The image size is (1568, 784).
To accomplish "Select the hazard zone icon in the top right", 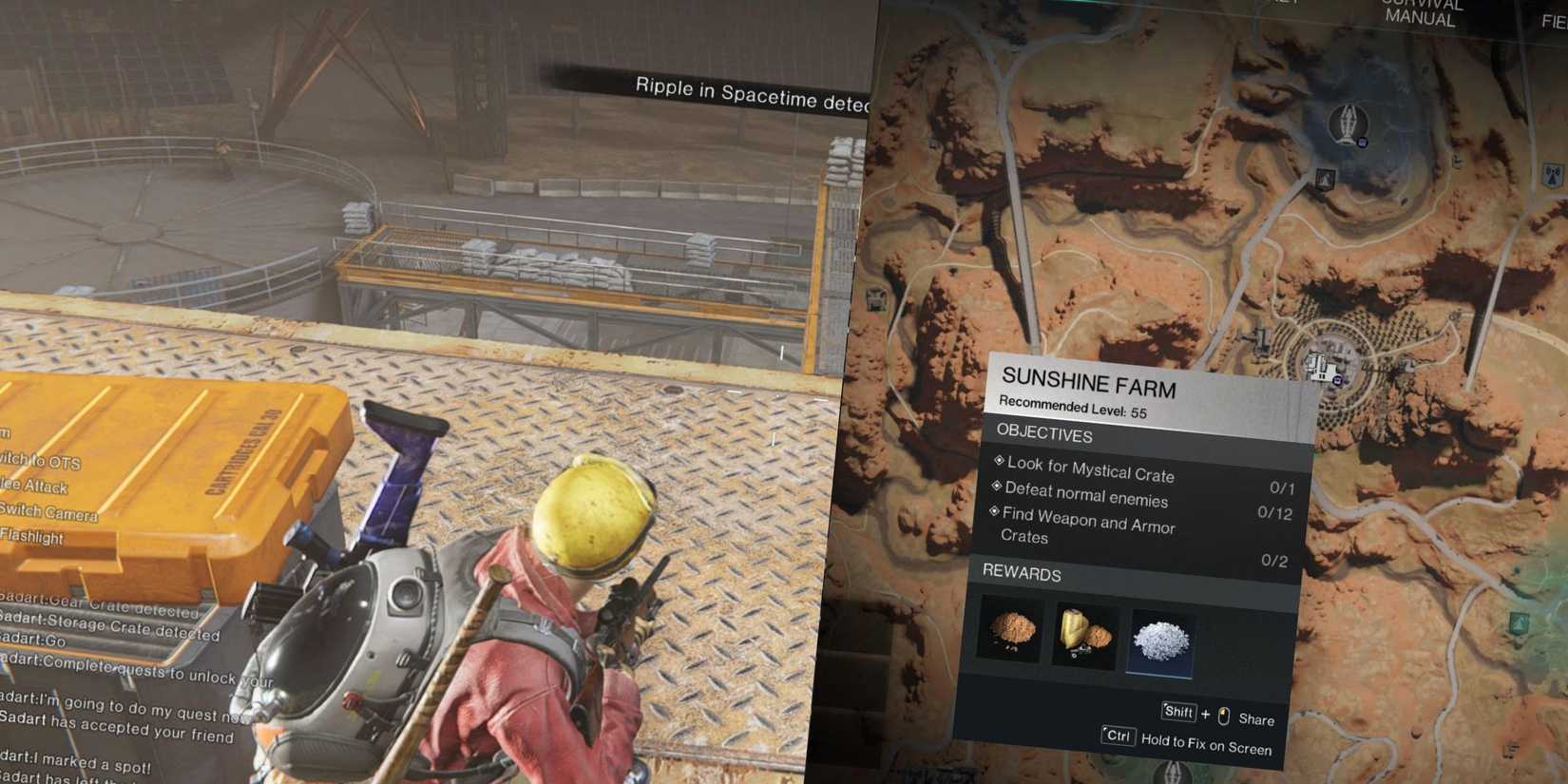I will coord(1553,175).
